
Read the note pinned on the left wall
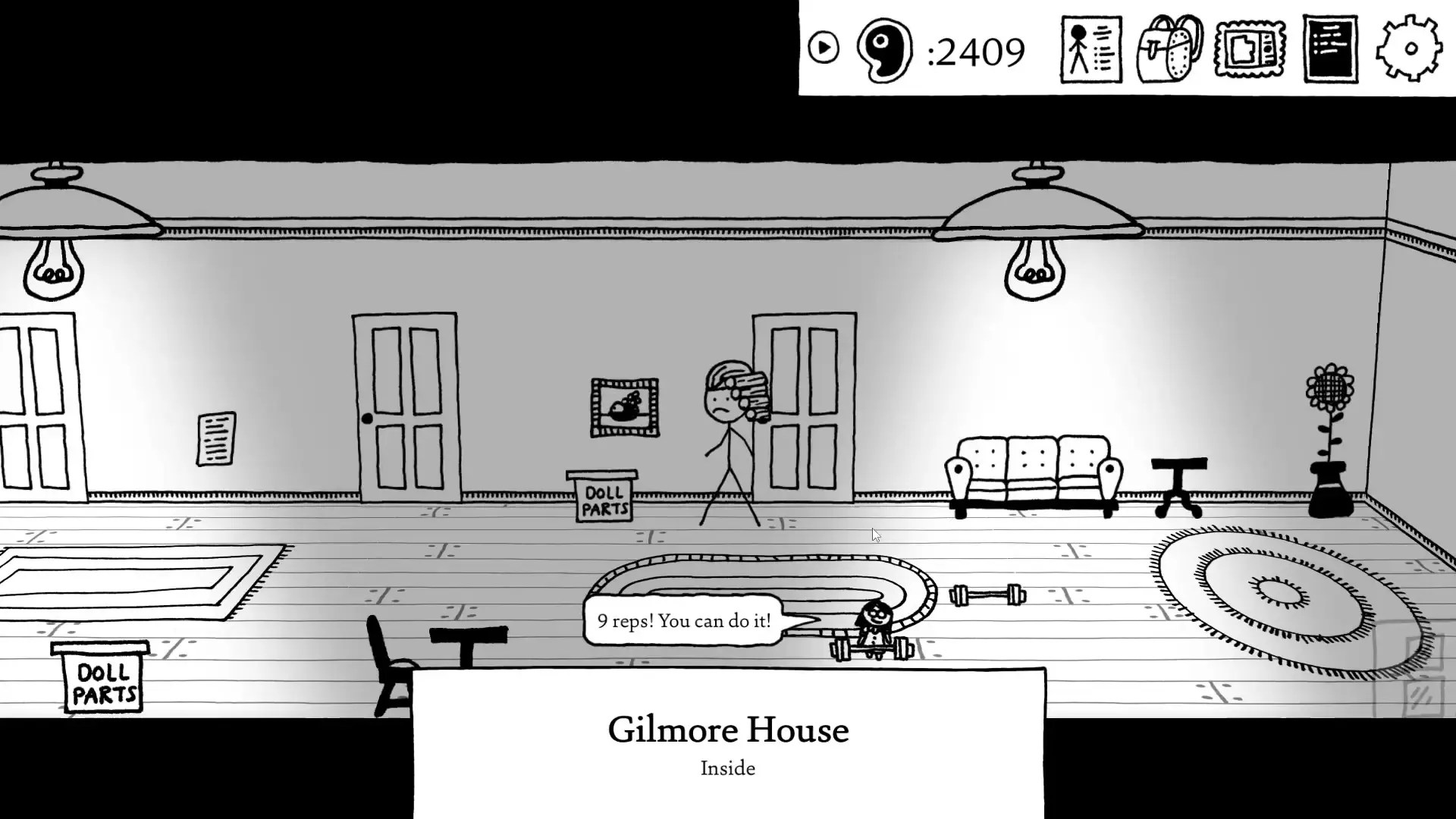(215, 438)
